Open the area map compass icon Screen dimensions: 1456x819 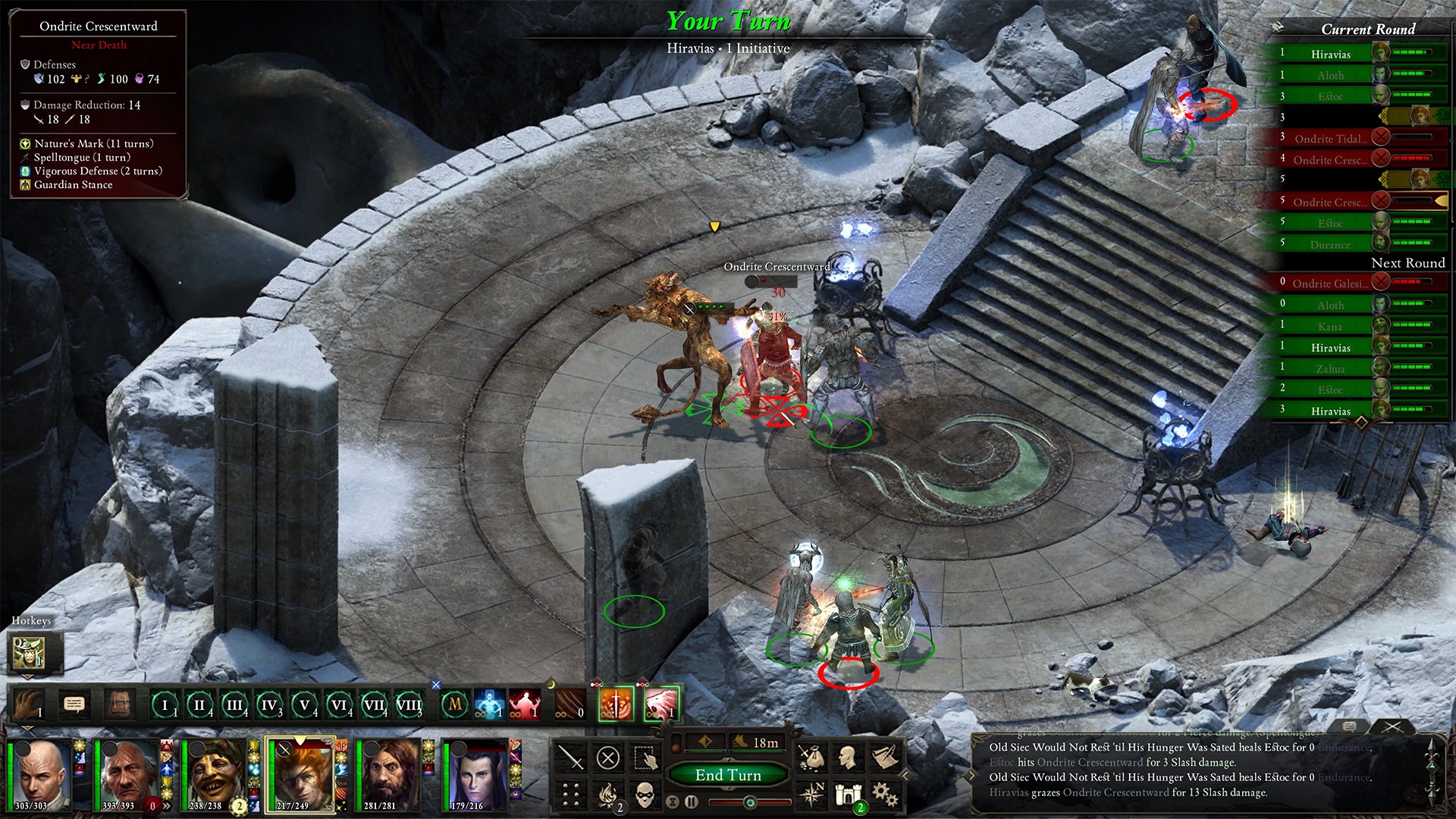point(811,794)
